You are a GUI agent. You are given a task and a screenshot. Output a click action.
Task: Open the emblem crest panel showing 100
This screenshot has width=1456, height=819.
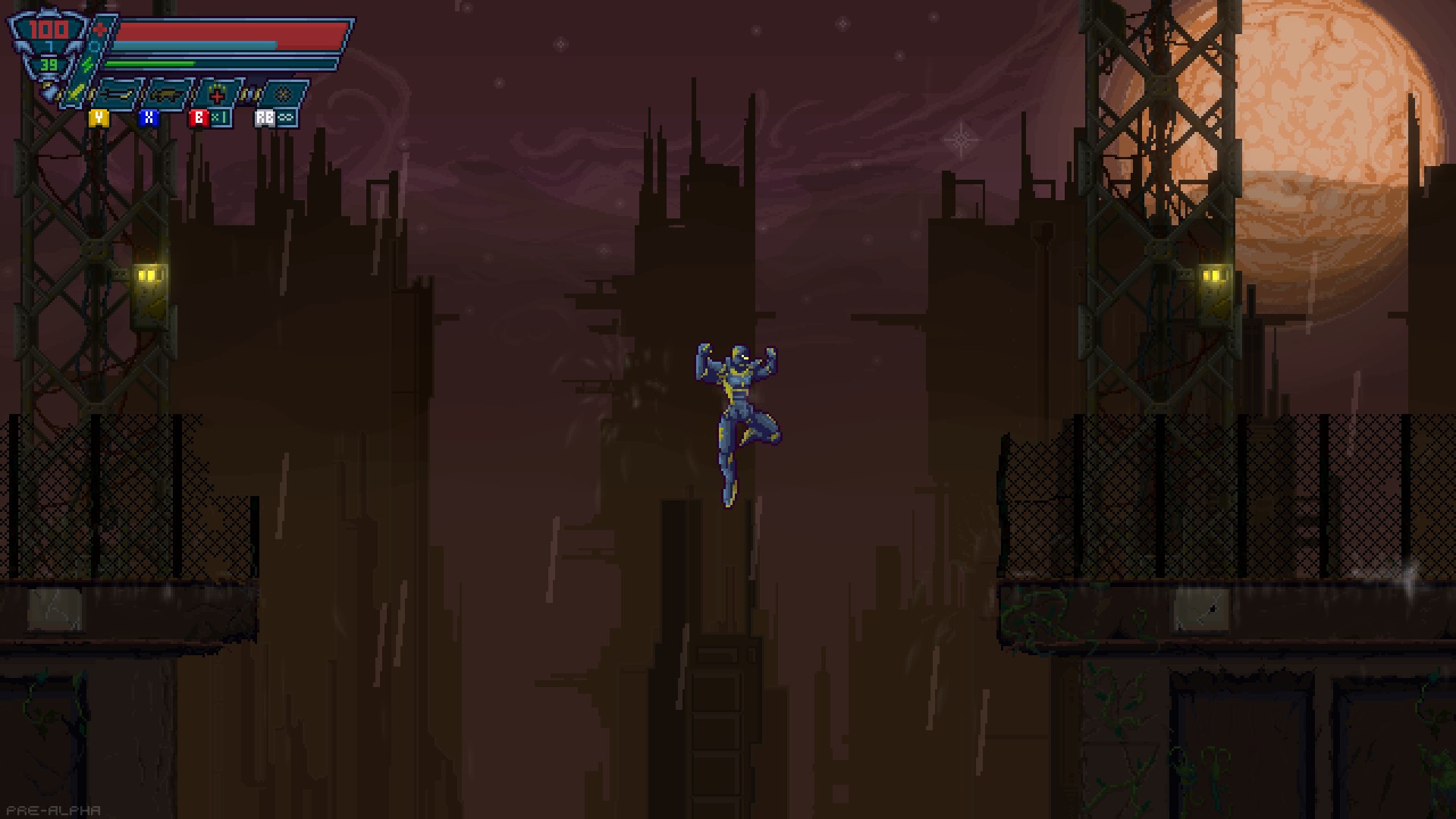(47, 32)
